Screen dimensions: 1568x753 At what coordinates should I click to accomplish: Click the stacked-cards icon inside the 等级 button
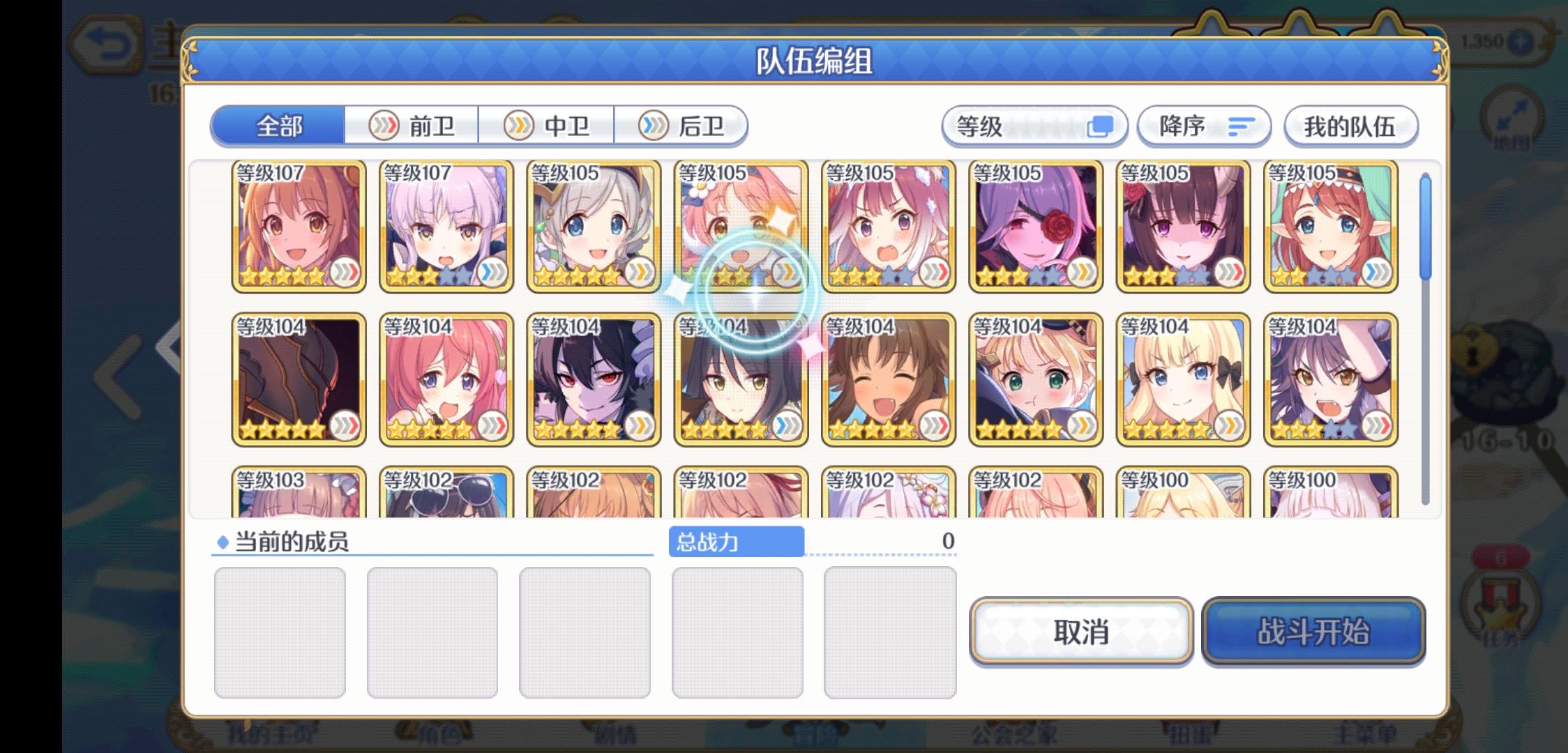click(x=1099, y=126)
